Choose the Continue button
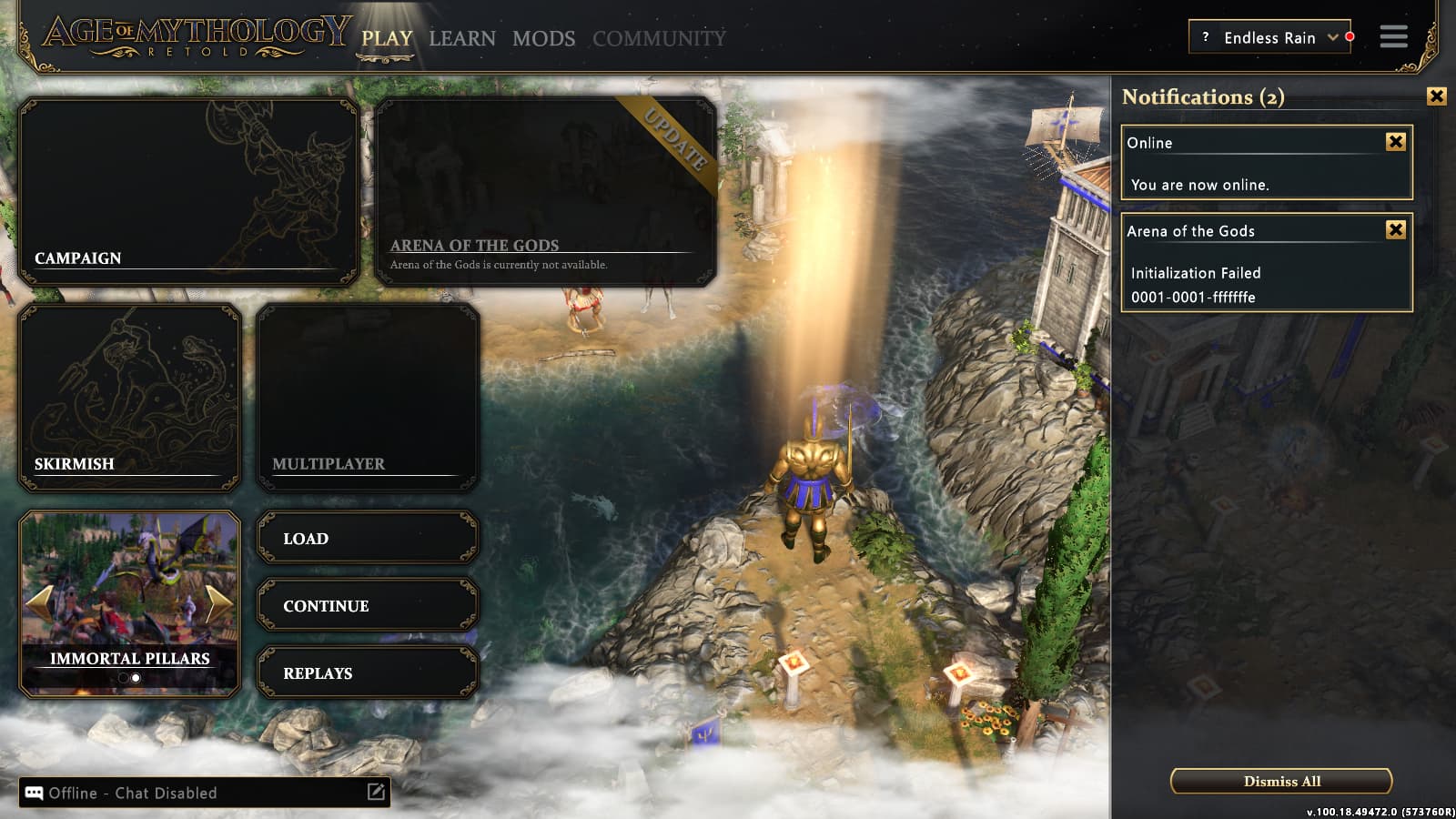This screenshot has height=819, width=1456. pos(368,605)
